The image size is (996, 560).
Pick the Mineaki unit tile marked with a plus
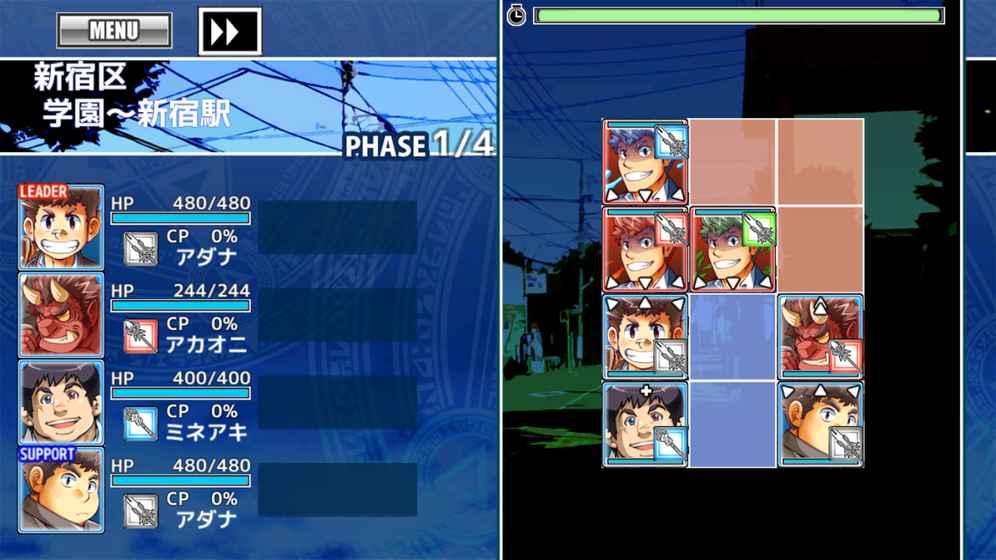[x=645, y=424]
